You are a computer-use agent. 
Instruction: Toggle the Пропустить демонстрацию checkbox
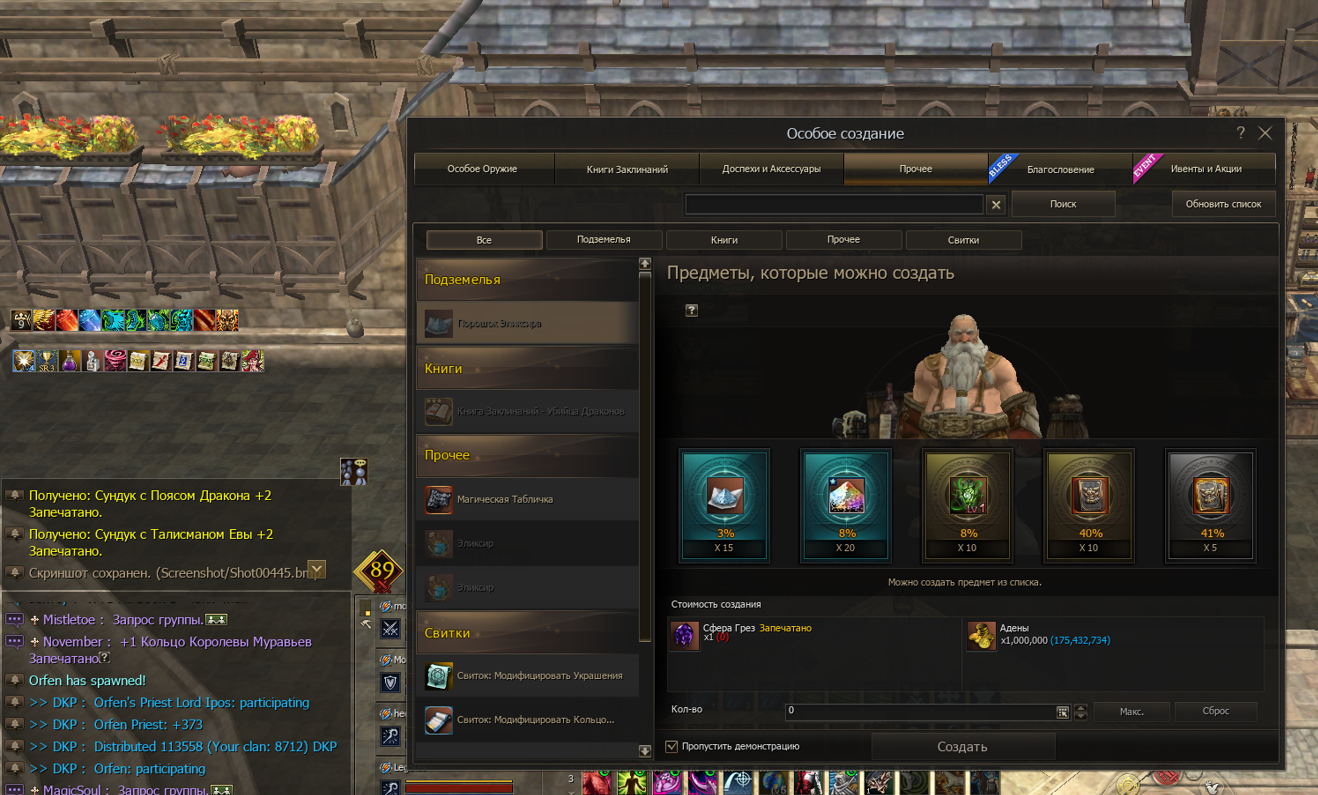(672, 746)
